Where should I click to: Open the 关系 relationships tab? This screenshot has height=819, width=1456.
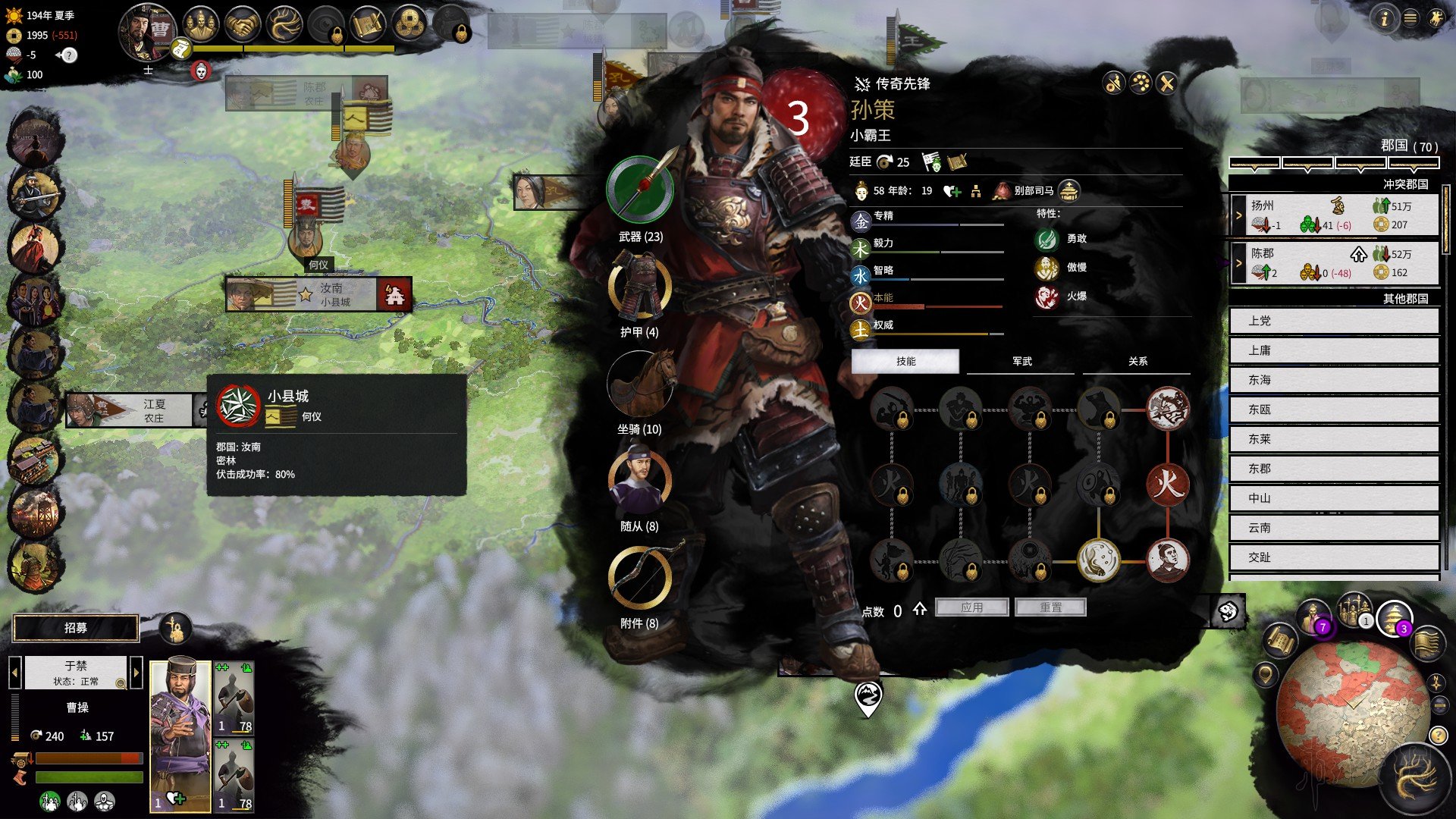[x=1137, y=362]
